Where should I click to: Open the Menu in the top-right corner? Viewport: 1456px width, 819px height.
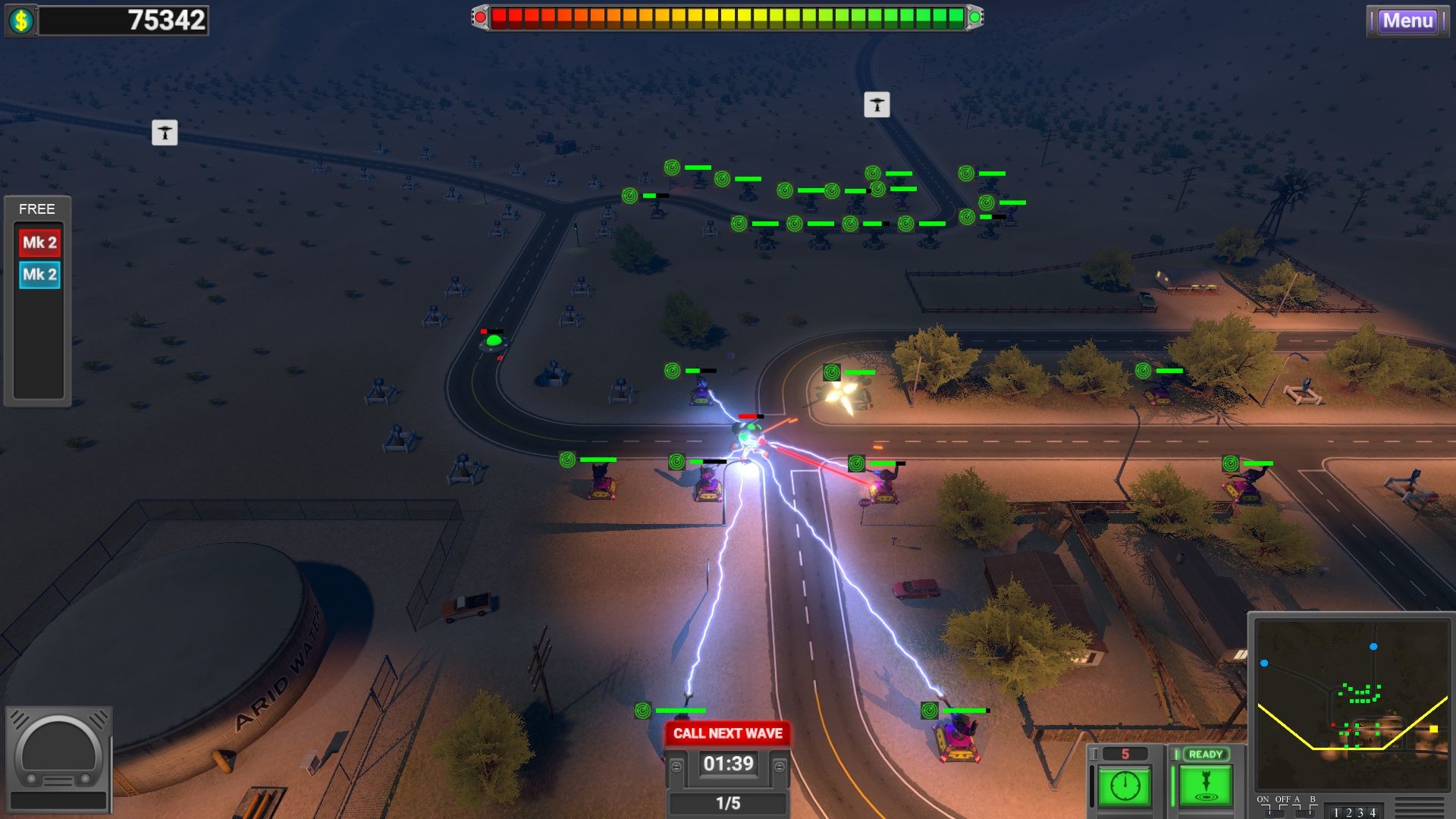point(1407,21)
